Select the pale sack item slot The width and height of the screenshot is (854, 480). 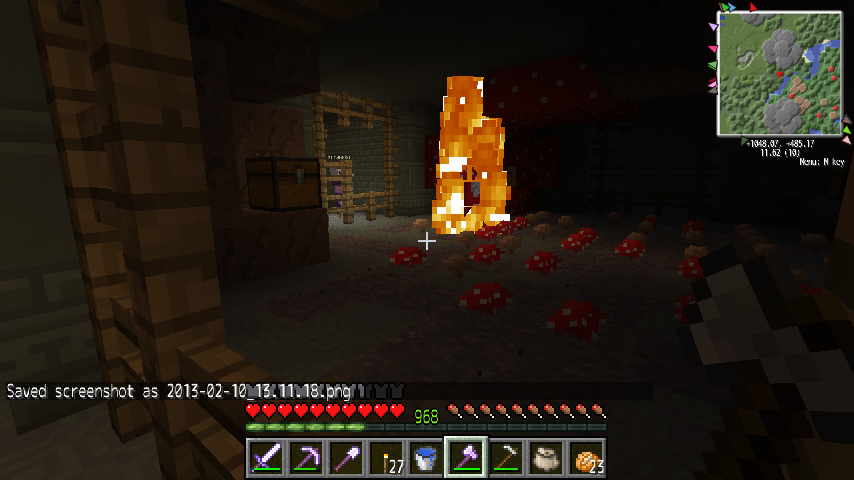coord(546,458)
